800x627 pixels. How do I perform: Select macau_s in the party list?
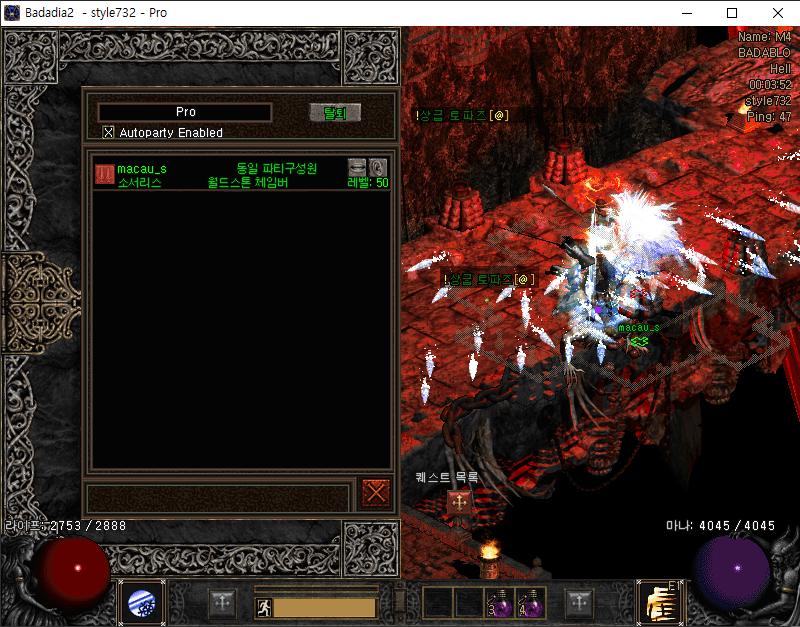141,169
